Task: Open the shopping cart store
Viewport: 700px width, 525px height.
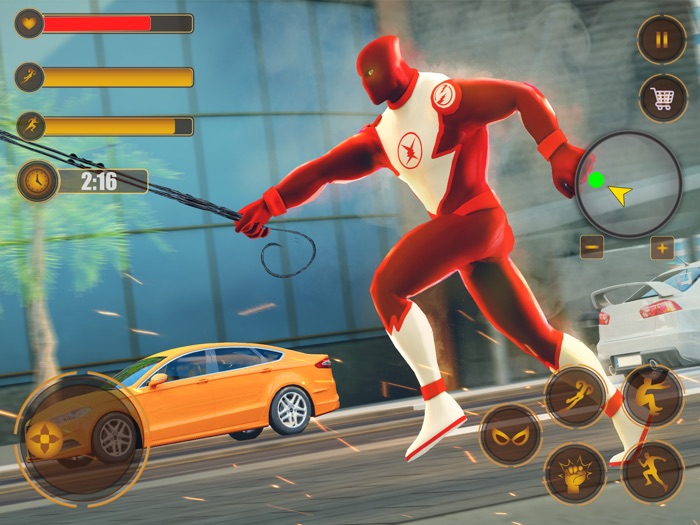Action: click(662, 98)
